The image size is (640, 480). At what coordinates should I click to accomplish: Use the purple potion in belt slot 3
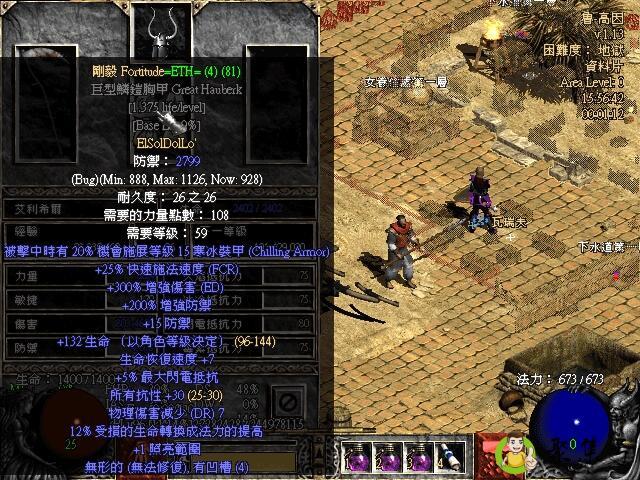(x=418, y=457)
